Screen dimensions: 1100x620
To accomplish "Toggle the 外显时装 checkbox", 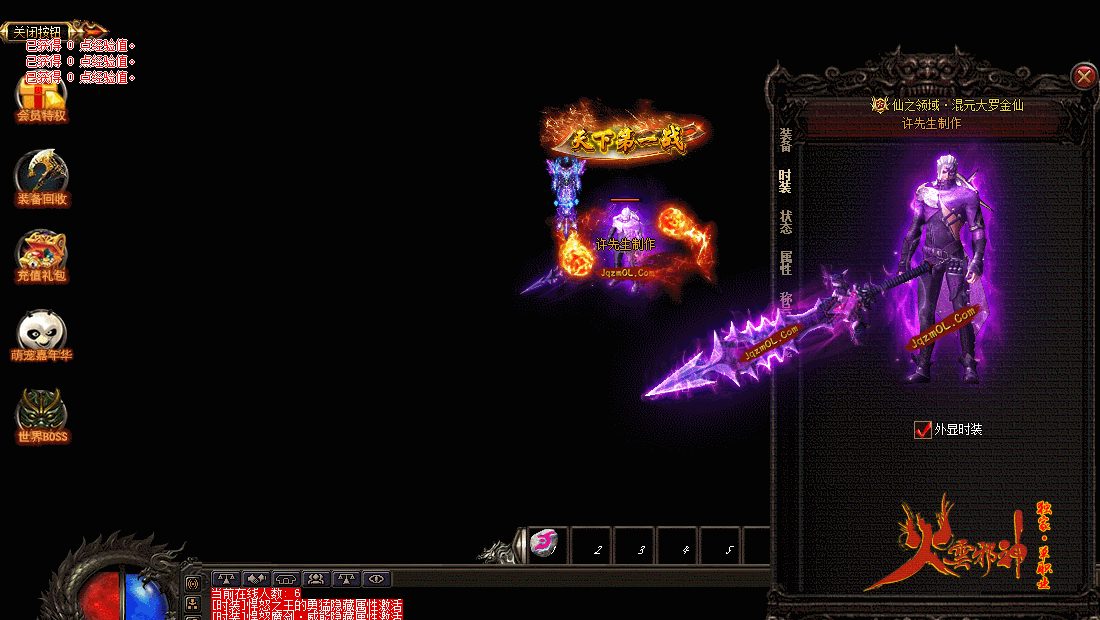I will tap(923, 430).
